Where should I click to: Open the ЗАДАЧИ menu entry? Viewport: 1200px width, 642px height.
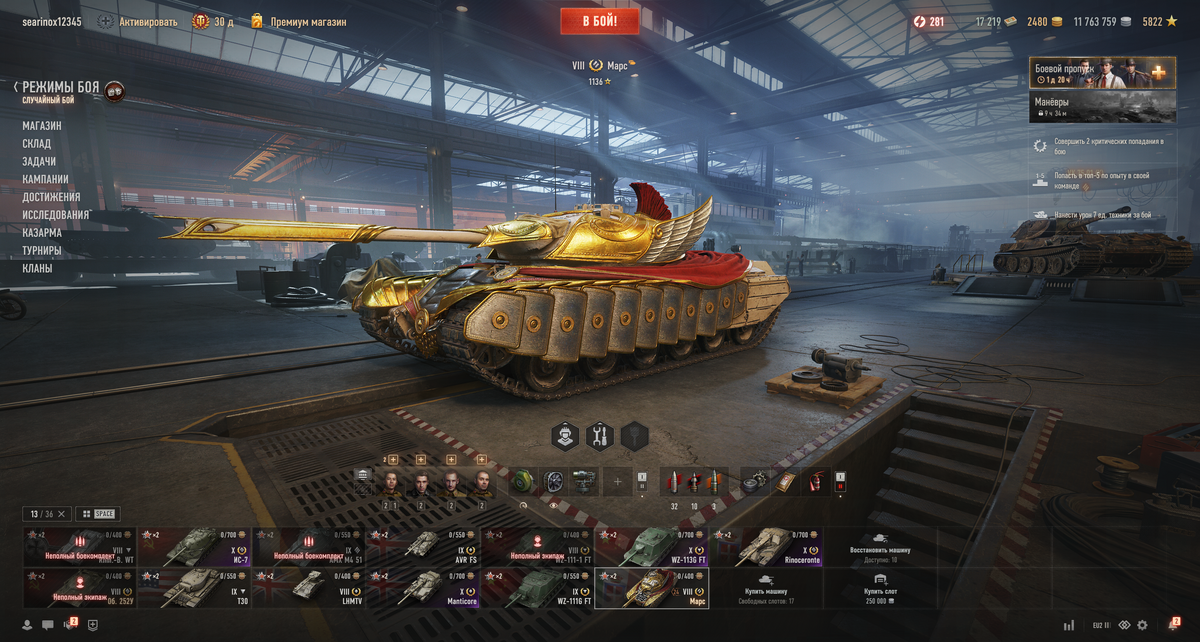click(39, 162)
